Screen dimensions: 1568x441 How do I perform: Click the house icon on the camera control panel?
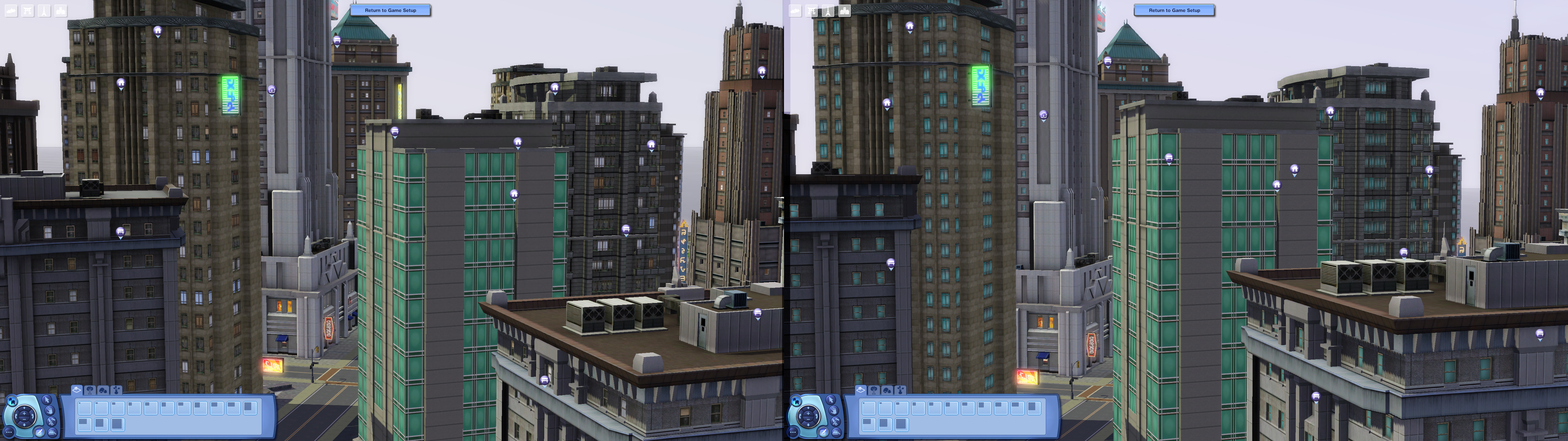(x=12, y=401)
